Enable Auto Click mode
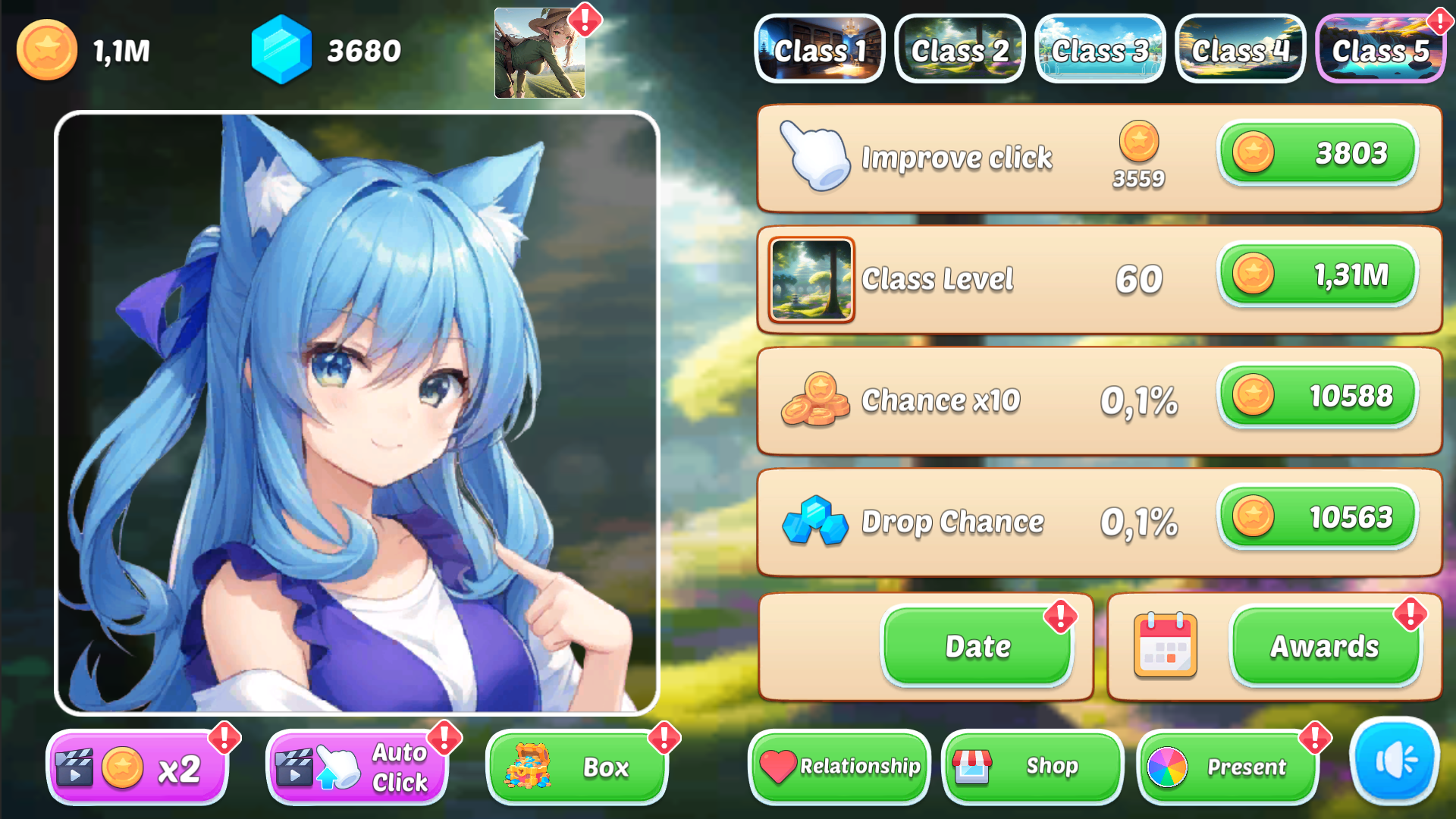Image resolution: width=1456 pixels, height=819 pixels. 356,767
